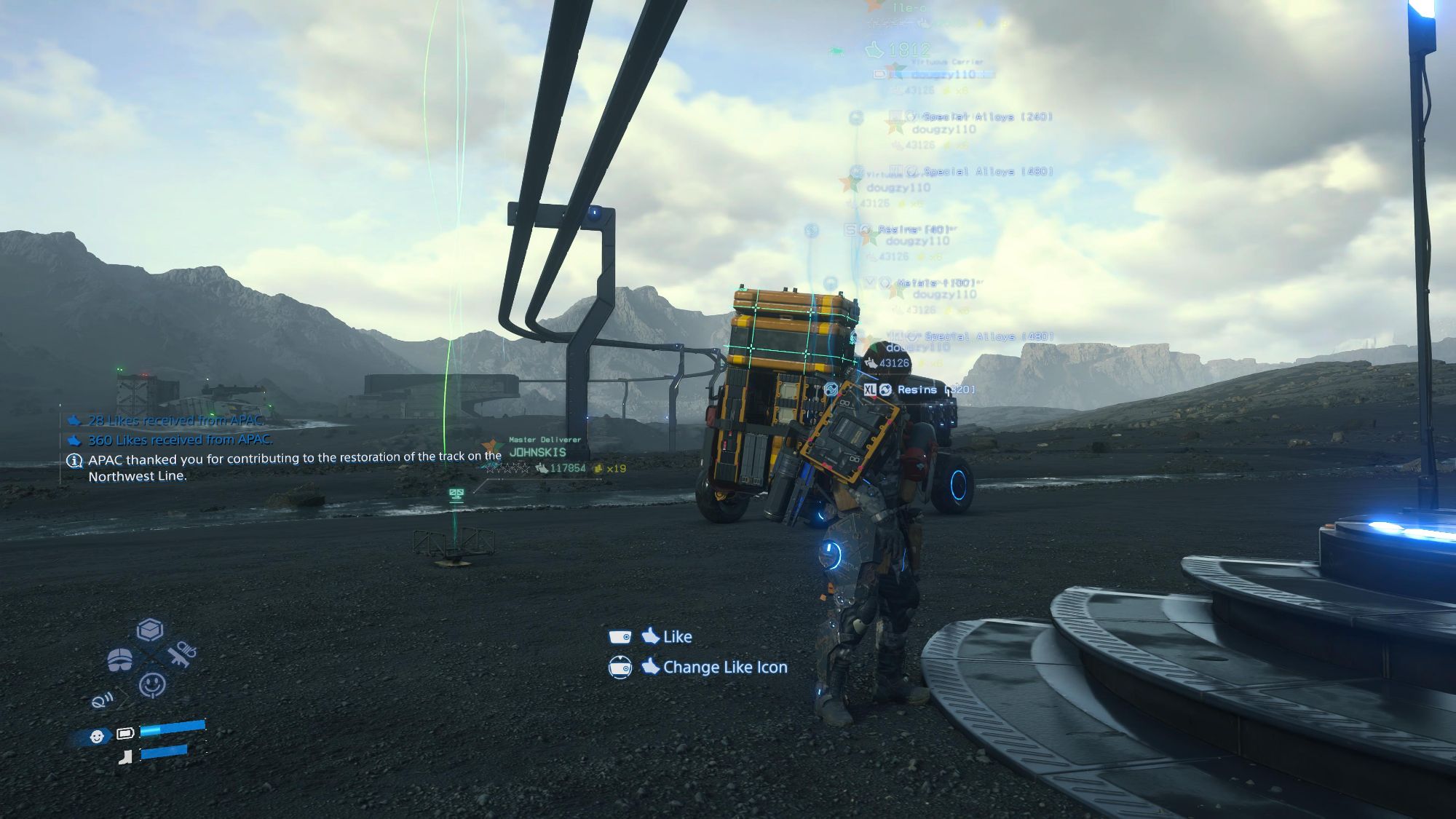Image resolution: width=1456 pixels, height=819 pixels.
Task: Select the cap and sunglasses equipment icon
Action: (120, 660)
